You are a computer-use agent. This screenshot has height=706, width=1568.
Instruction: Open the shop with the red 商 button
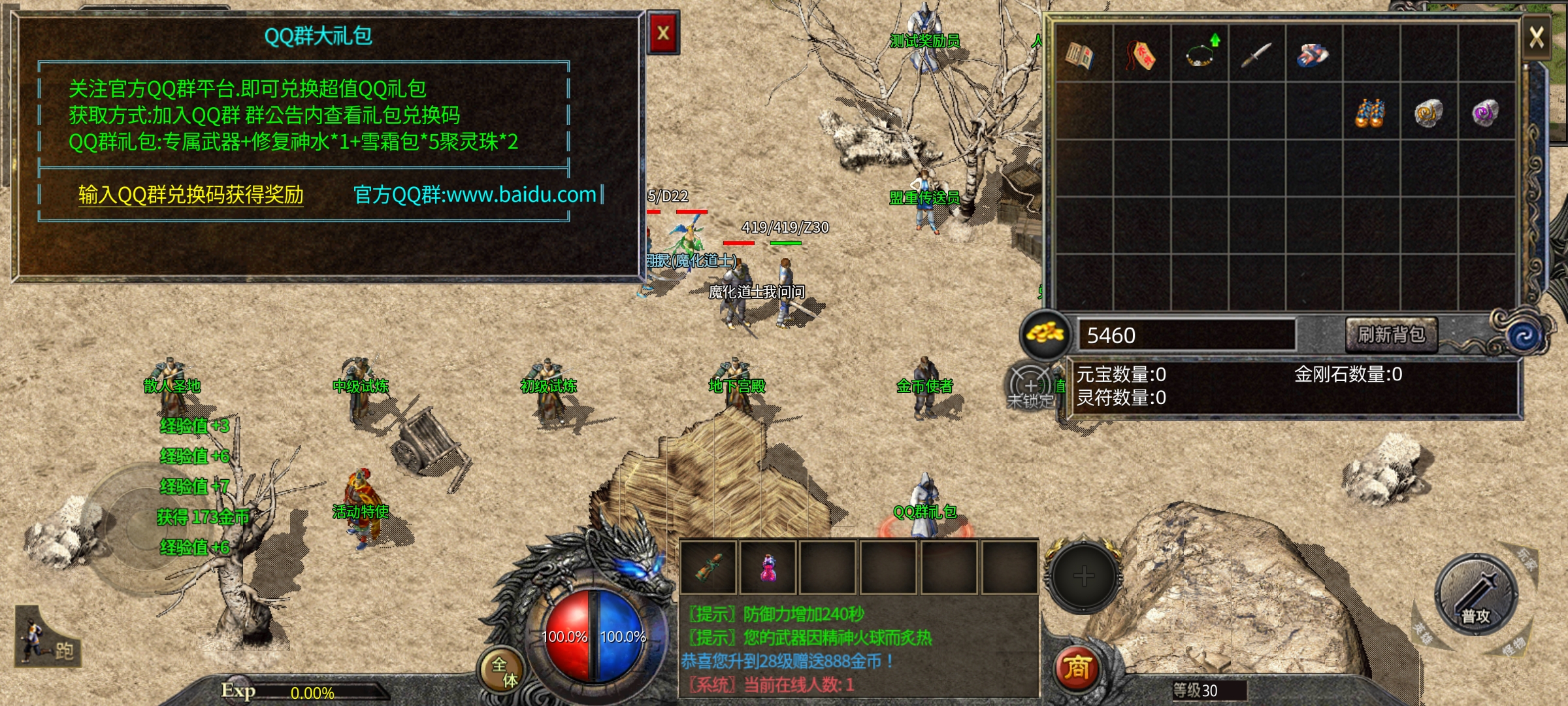1077,668
